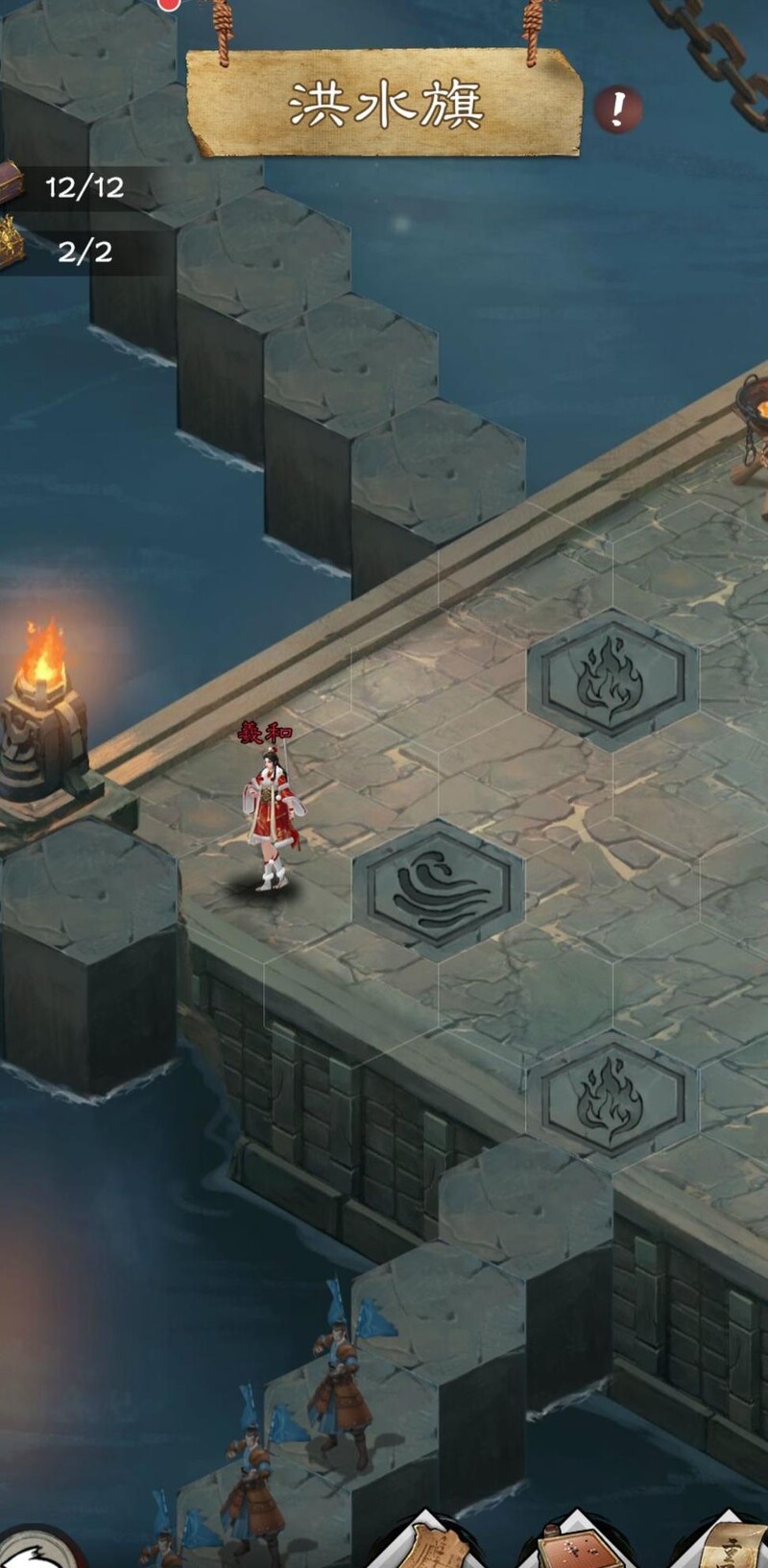Select the water wave hexagon tile
Screen dimensions: 768x1568
(x=438, y=890)
